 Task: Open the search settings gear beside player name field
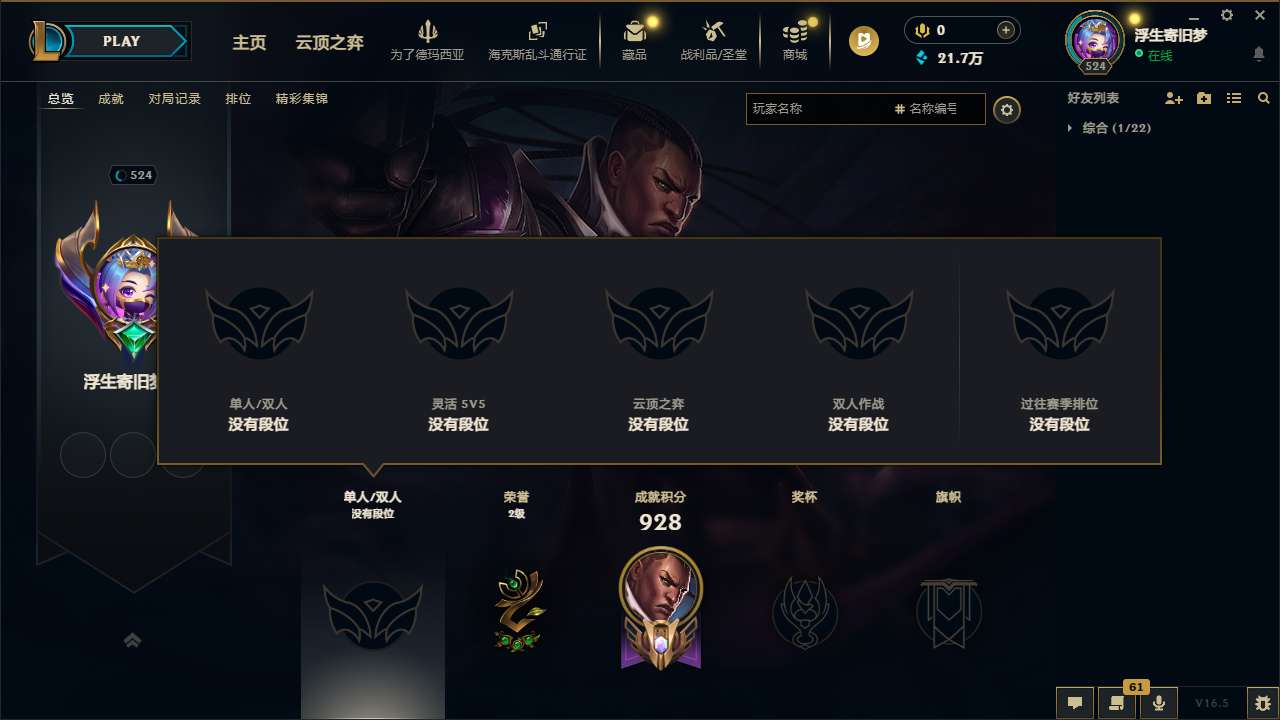point(1007,110)
